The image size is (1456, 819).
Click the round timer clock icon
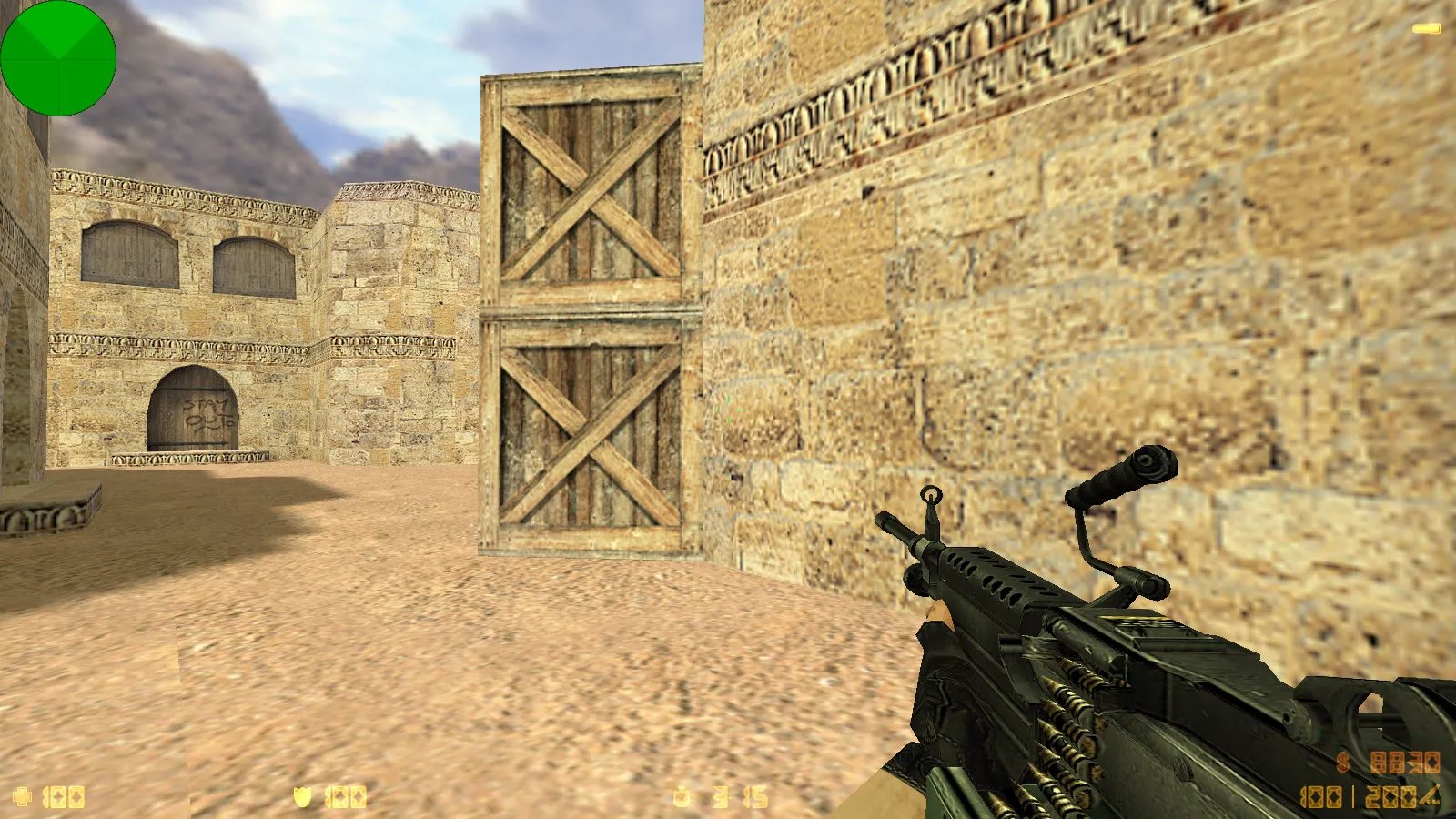[681, 798]
